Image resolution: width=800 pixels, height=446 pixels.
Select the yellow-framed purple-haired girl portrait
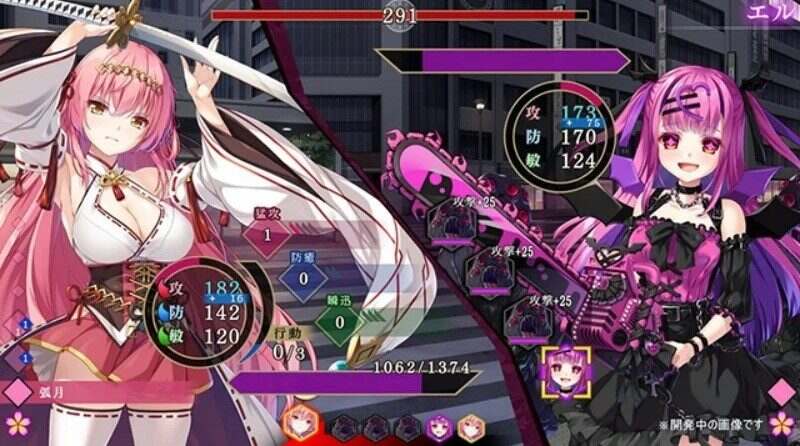click(565, 370)
